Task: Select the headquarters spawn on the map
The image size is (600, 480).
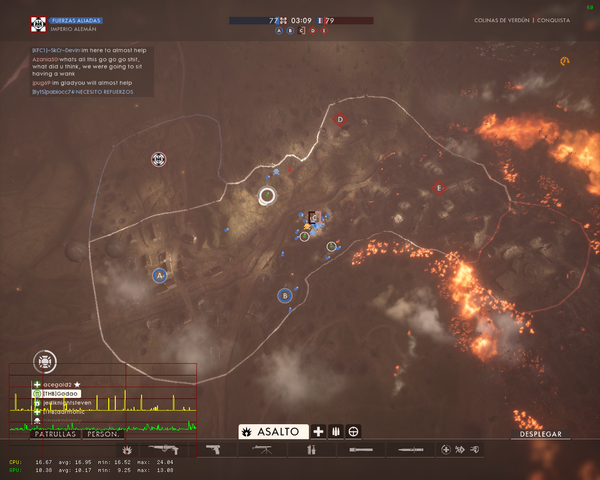Action: coord(158,159)
